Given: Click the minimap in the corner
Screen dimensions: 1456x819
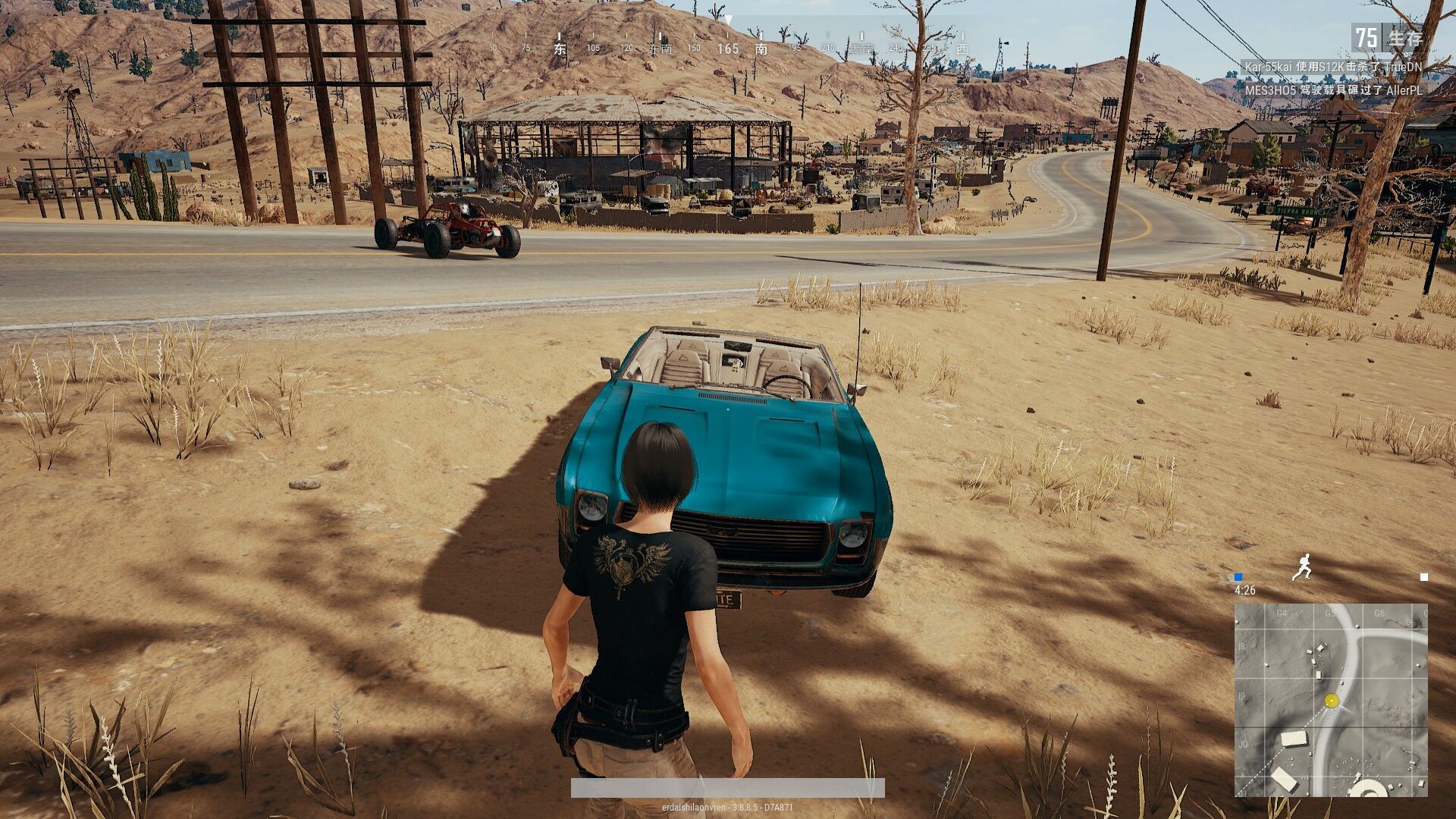Looking at the screenshot, I should point(1331,699).
